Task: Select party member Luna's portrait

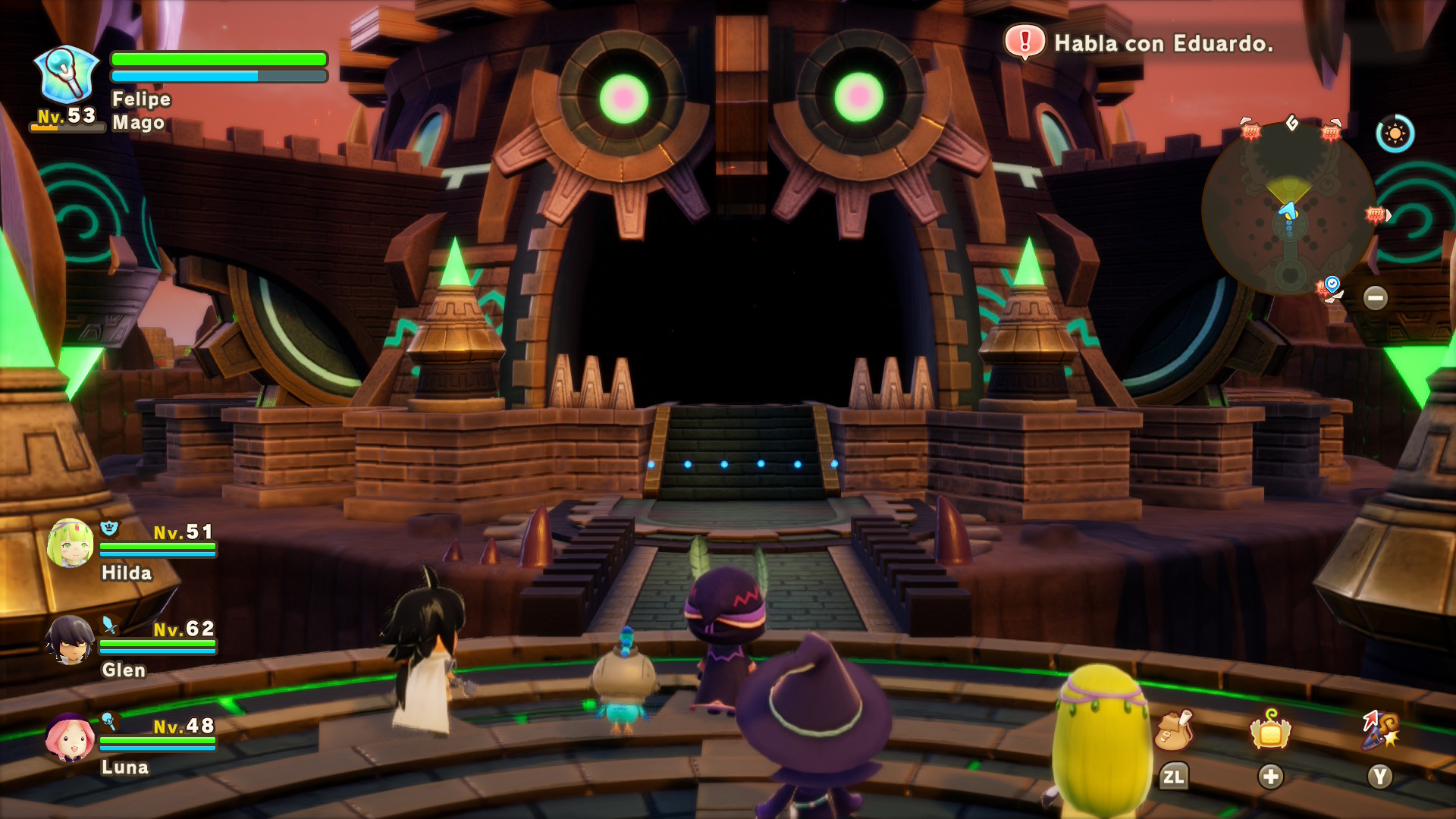Action: (x=71, y=737)
